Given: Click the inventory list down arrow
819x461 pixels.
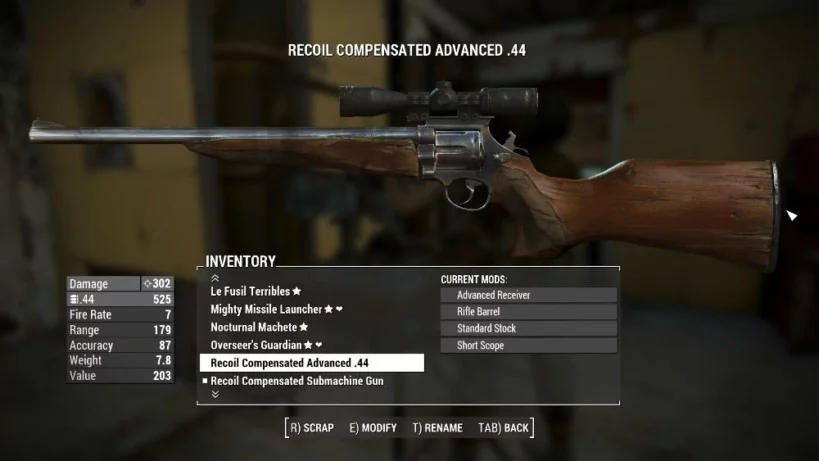Looking at the screenshot, I should [215, 395].
